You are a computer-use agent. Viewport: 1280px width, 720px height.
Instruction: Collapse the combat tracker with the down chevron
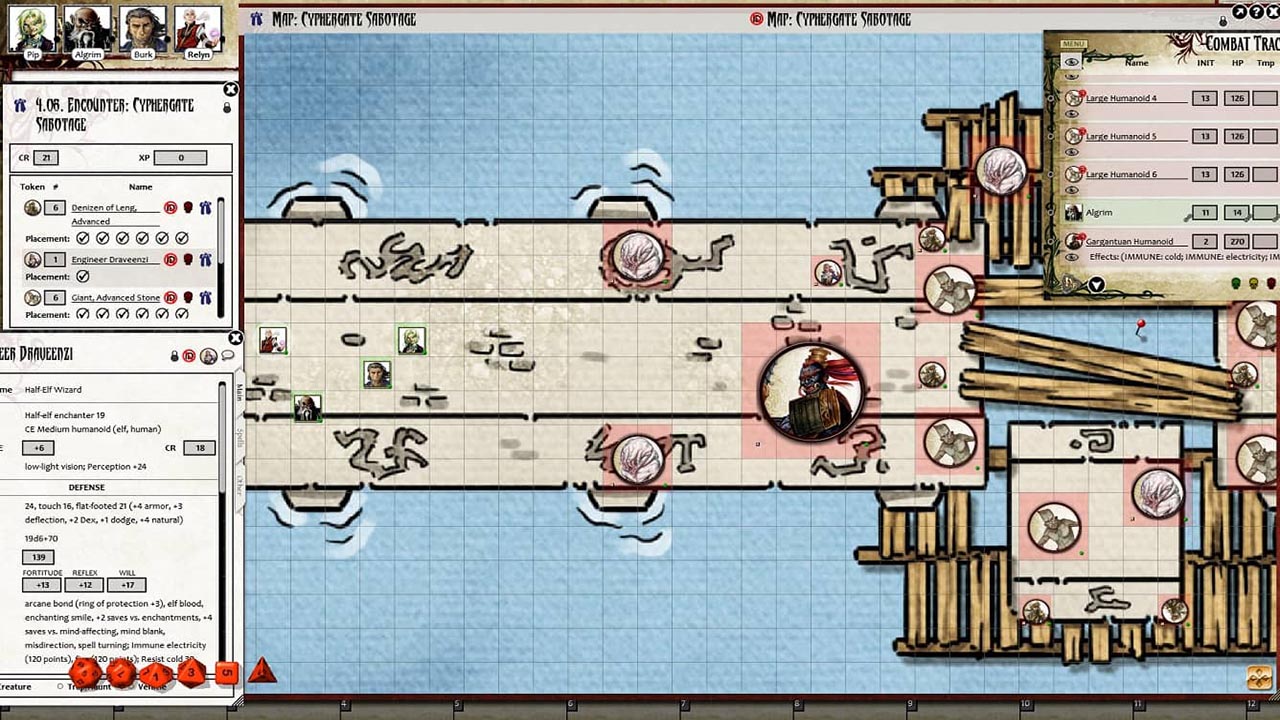tap(1094, 286)
